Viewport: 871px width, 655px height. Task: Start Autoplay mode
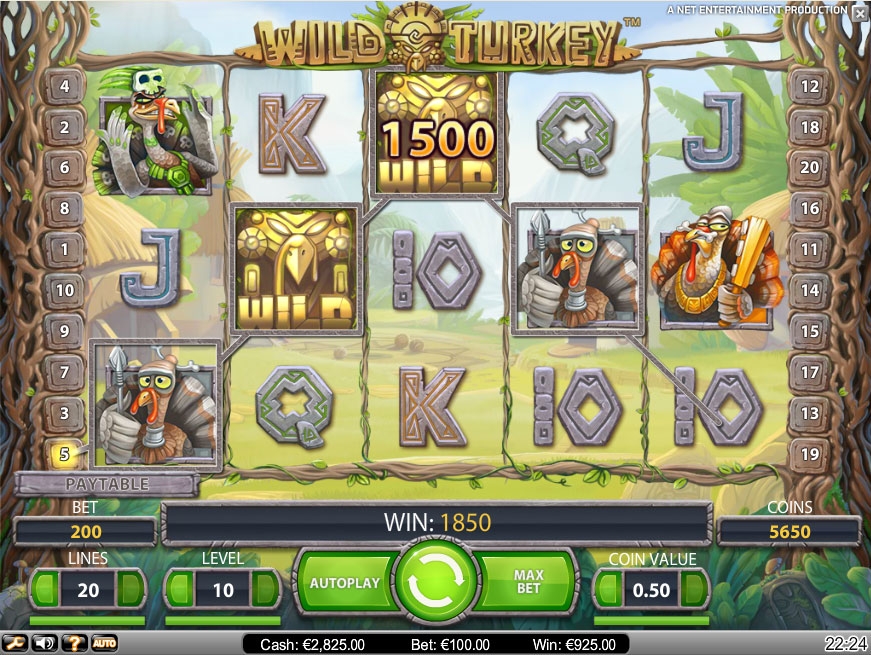tap(345, 582)
